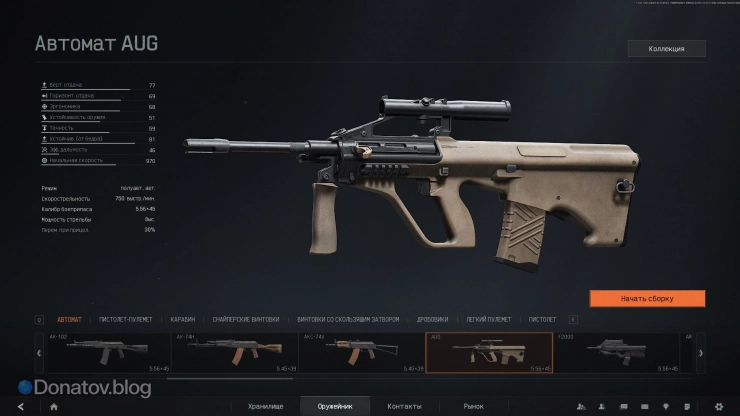The height and width of the screenshot is (416, 740).
Task: Show the Карабин weapon category
Action: coord(182,319)
